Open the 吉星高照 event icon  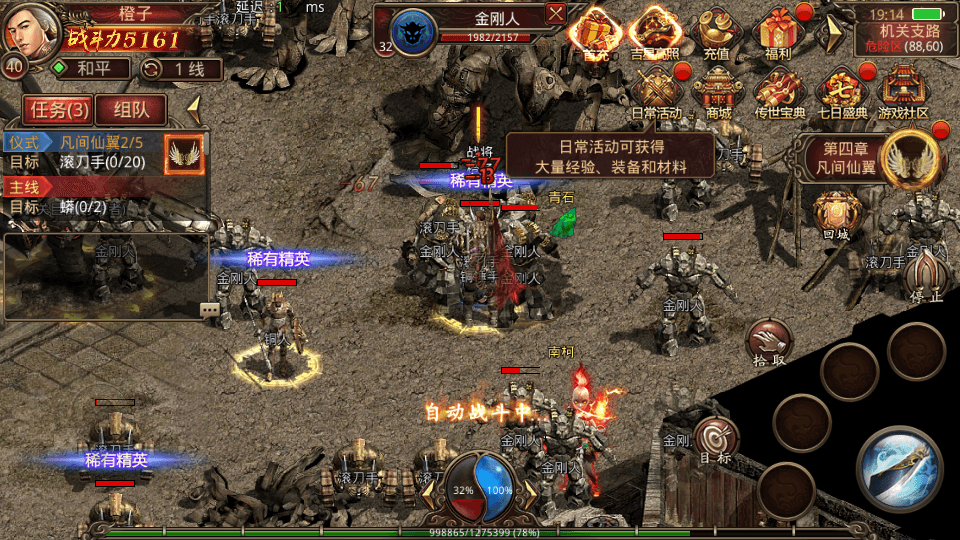(x=655, y=33)
